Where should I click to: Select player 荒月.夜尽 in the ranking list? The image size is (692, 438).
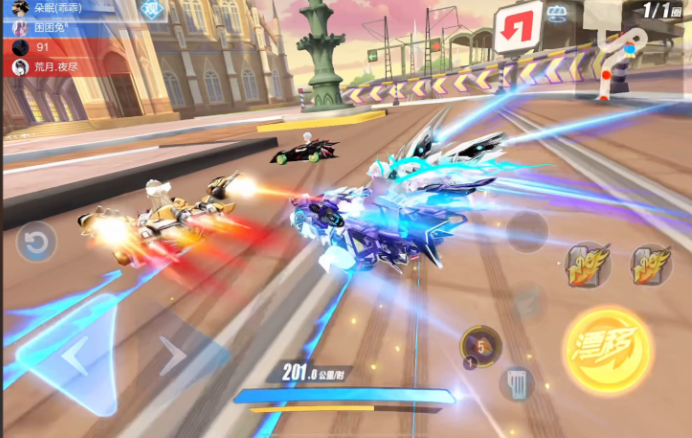pos(55,67)
